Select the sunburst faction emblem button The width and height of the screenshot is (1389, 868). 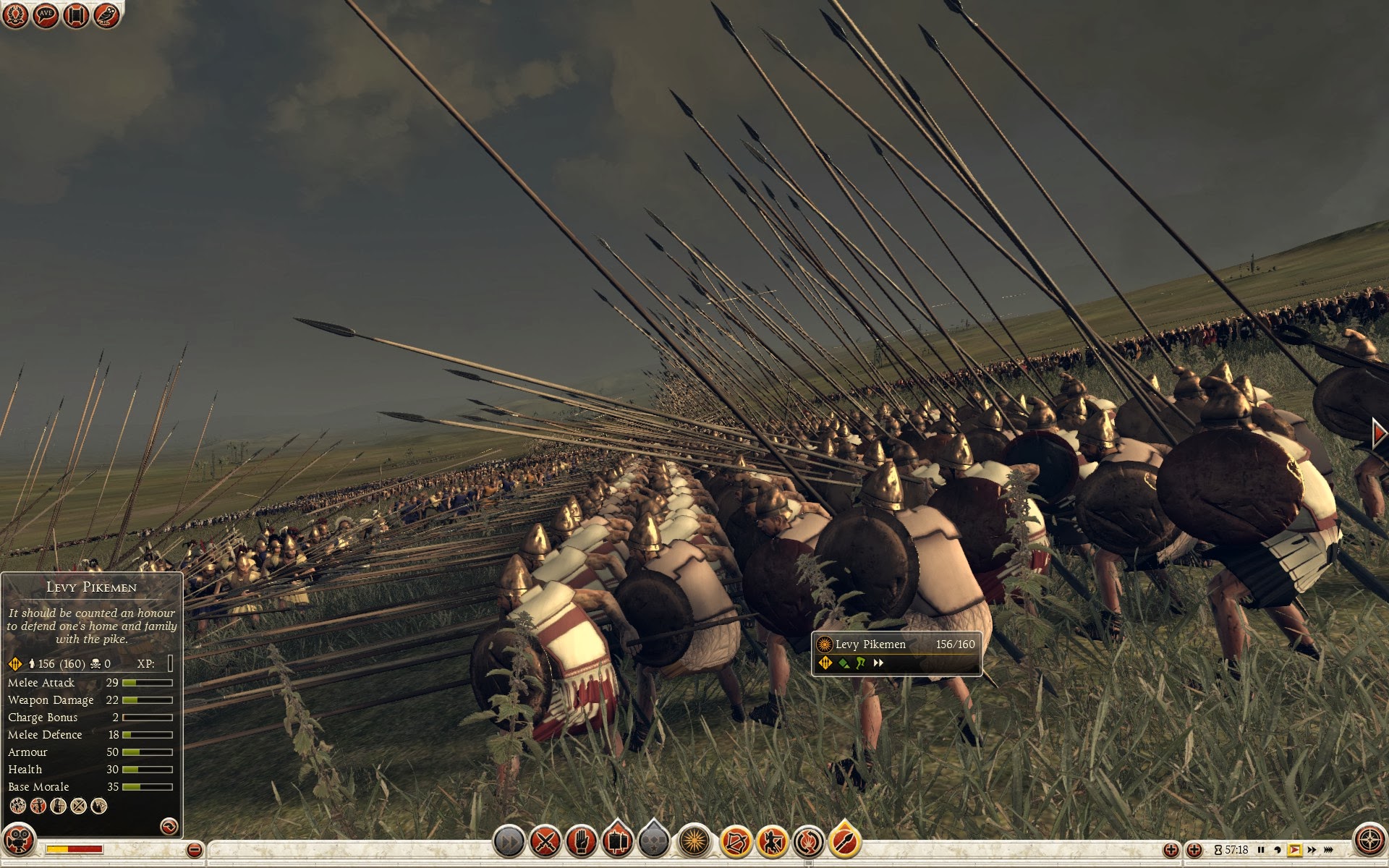coord(695,842)
